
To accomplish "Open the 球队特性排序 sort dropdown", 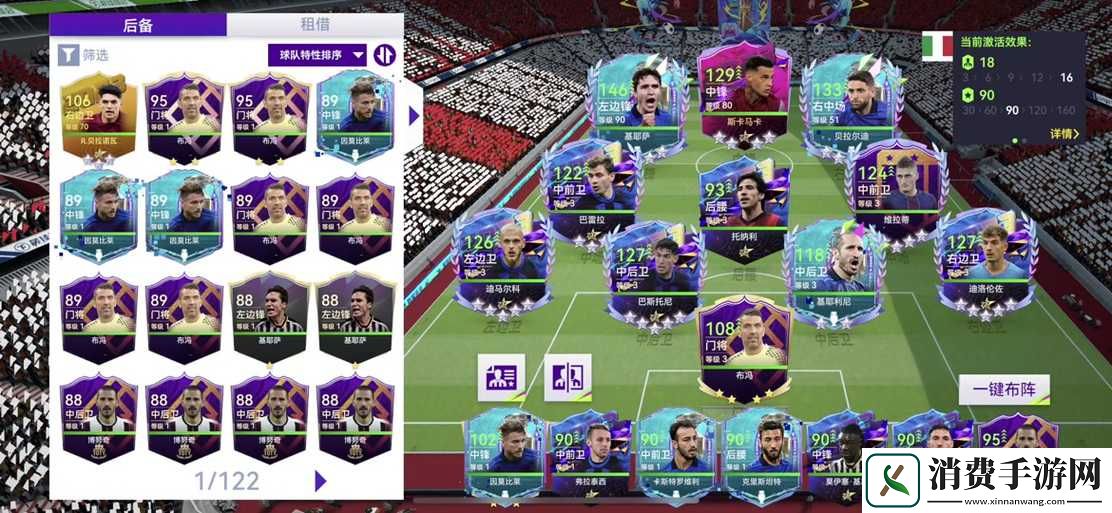I will (317, 55).
